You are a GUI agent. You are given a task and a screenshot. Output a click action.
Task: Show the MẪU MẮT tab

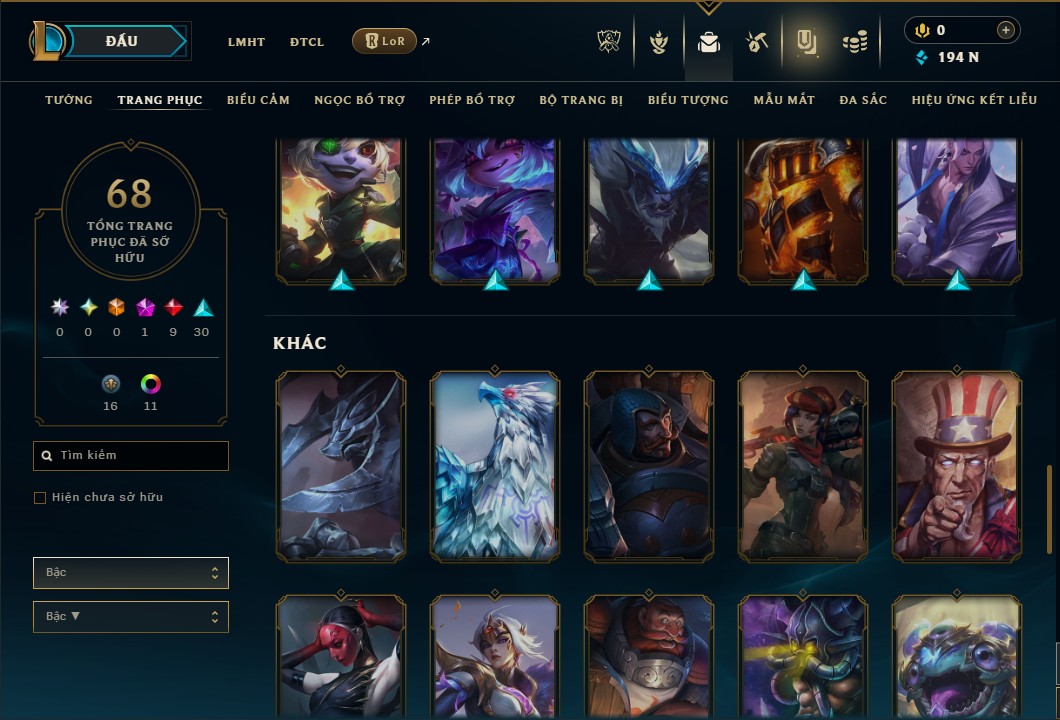(x=784, y=100)
